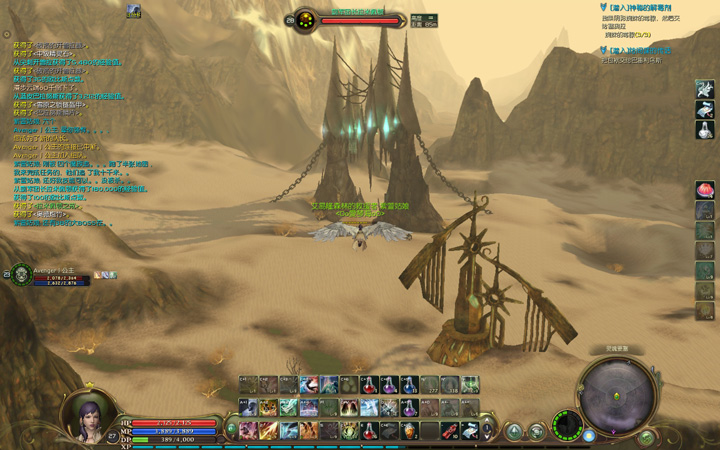Click the round green button below the minimap
Screen dimensions: 720x450
tap(647, 437)
